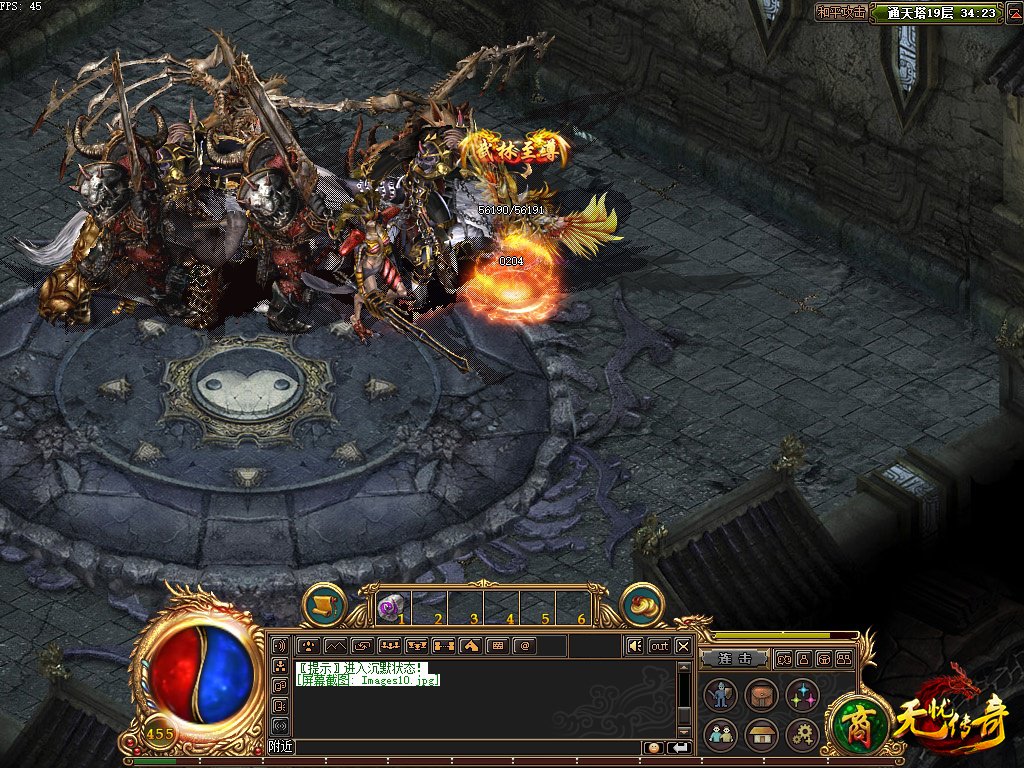Open the two-people social icon
This screenshot has width=1024, height=768.
click(x=721, y=735)
